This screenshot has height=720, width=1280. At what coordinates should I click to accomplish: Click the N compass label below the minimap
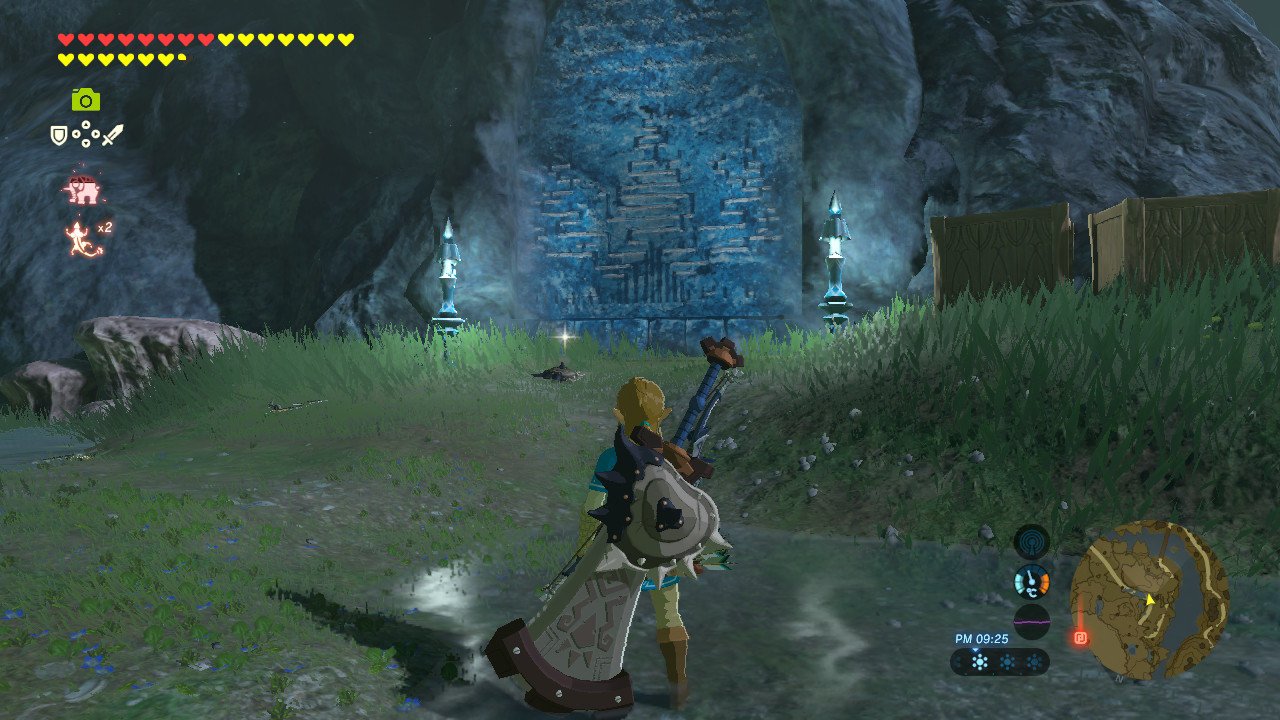(x=1118, y=678)
